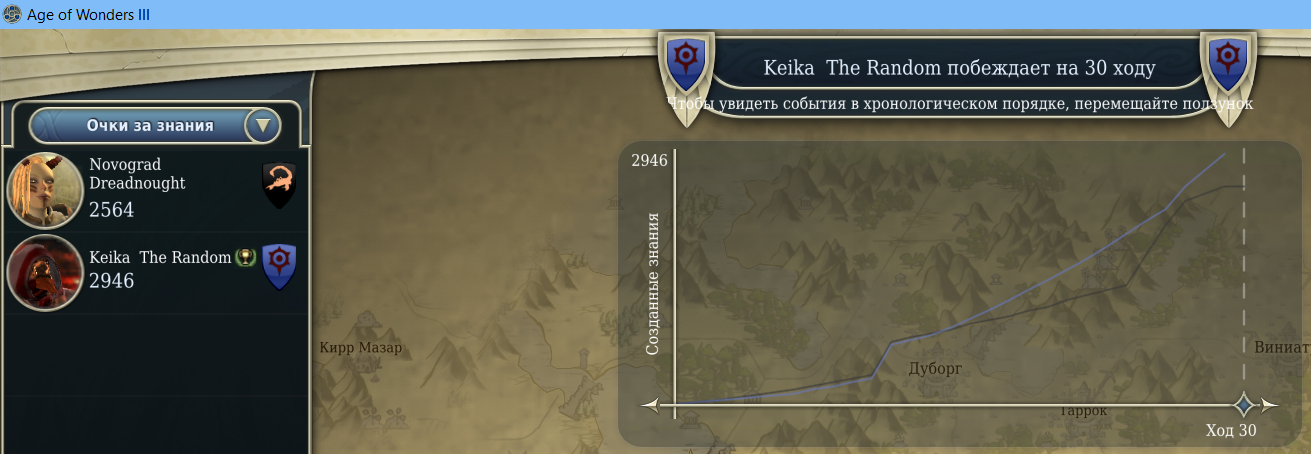Click the timeline's right arrow end
The width and height of the screenshot is (1311, 454).
(1270, 405)
